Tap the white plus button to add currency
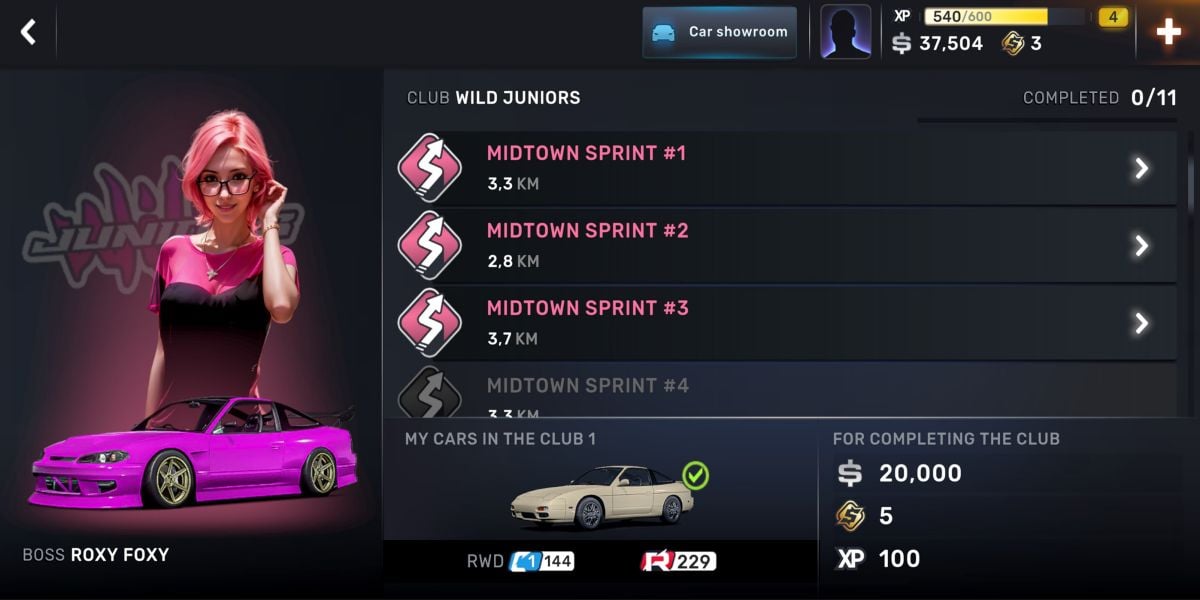 point(1168,32)
